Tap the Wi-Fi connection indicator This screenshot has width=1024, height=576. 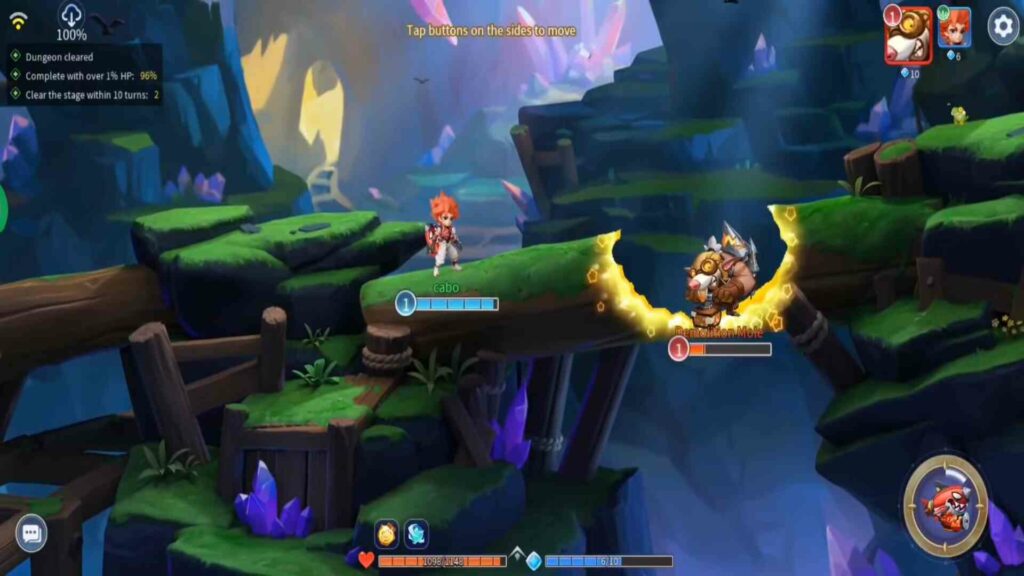(x=19, y=20)
